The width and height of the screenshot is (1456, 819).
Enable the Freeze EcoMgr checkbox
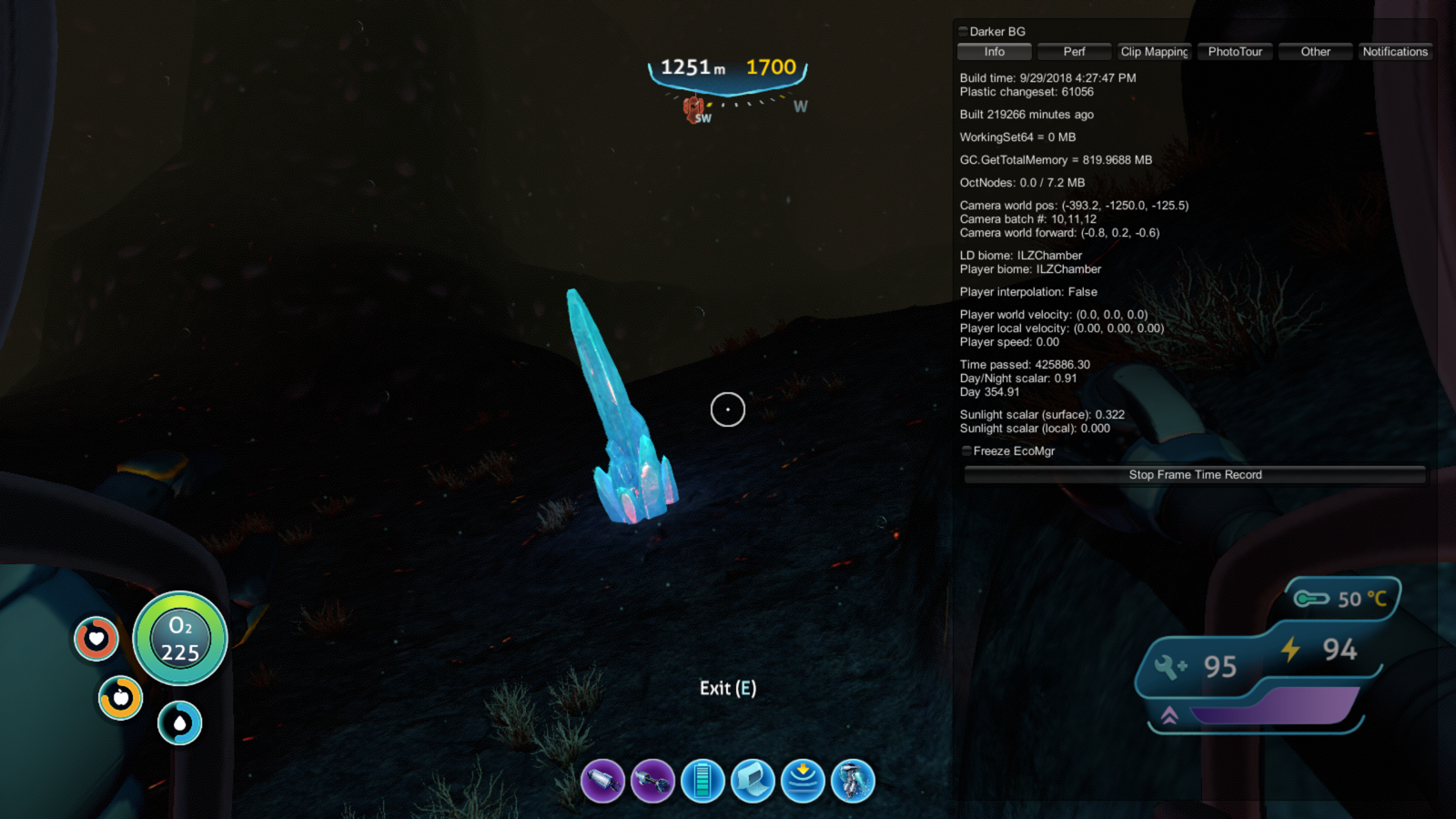pos(966,451)
